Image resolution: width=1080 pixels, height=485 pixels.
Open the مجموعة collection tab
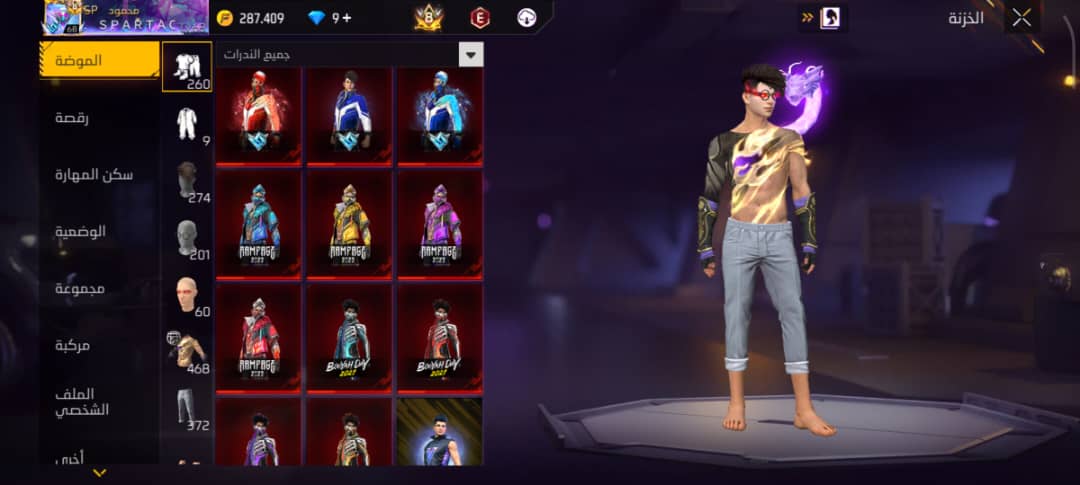[x=99, y=289]
